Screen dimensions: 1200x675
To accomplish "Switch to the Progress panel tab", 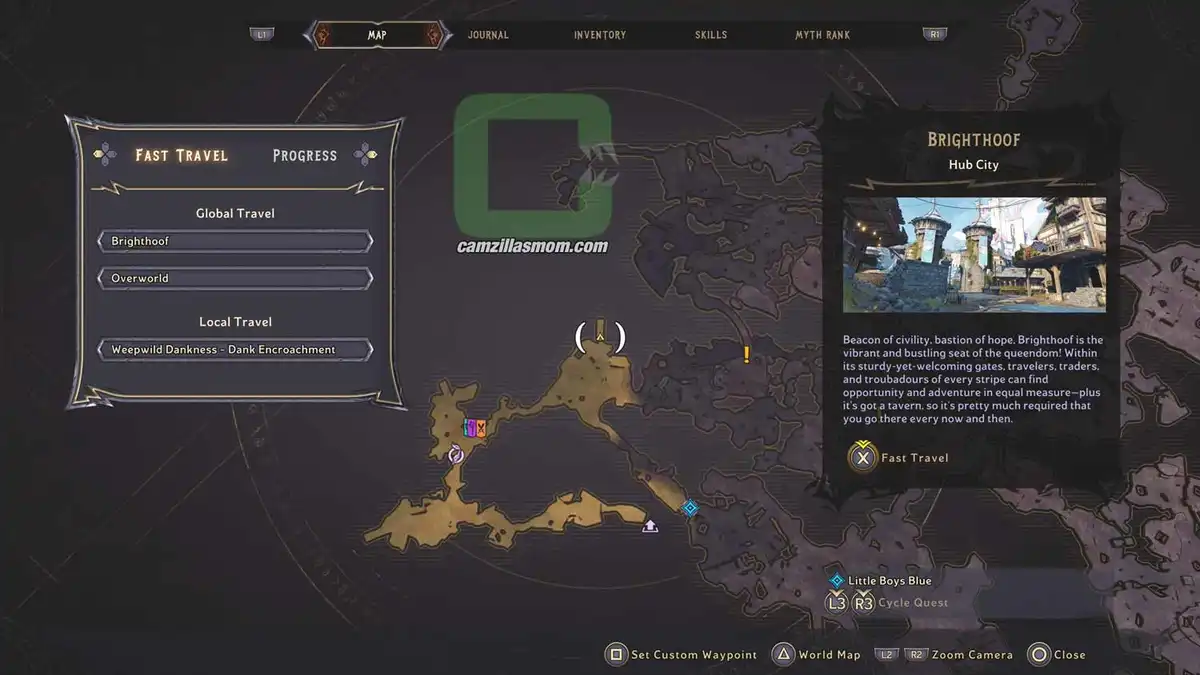I will click(x=304, y=155).
